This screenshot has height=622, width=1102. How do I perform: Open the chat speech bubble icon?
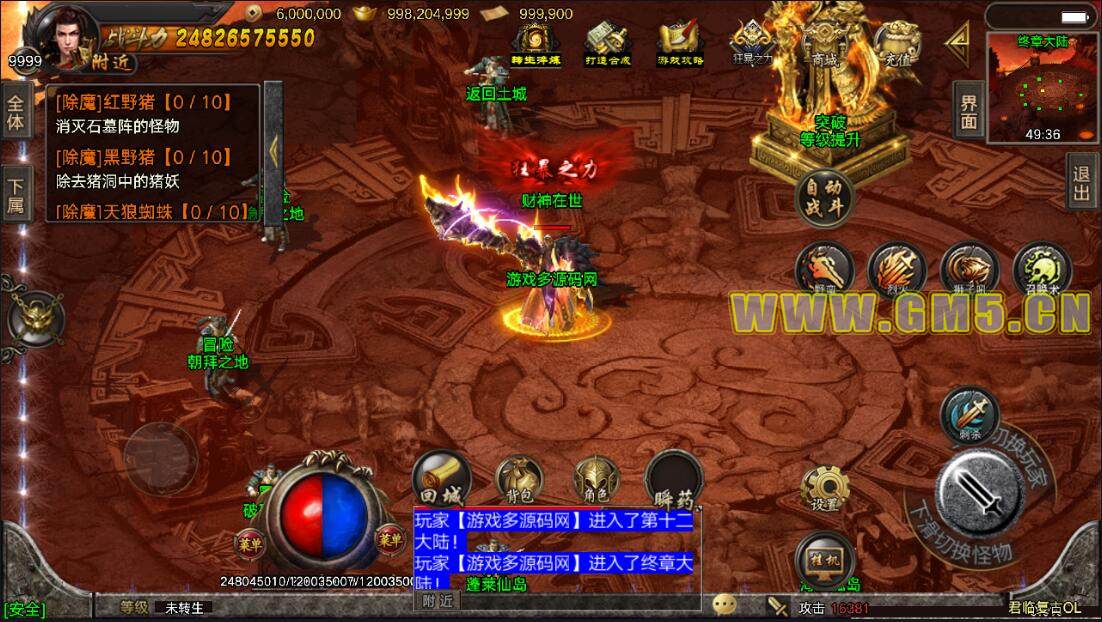coord(725,605)
